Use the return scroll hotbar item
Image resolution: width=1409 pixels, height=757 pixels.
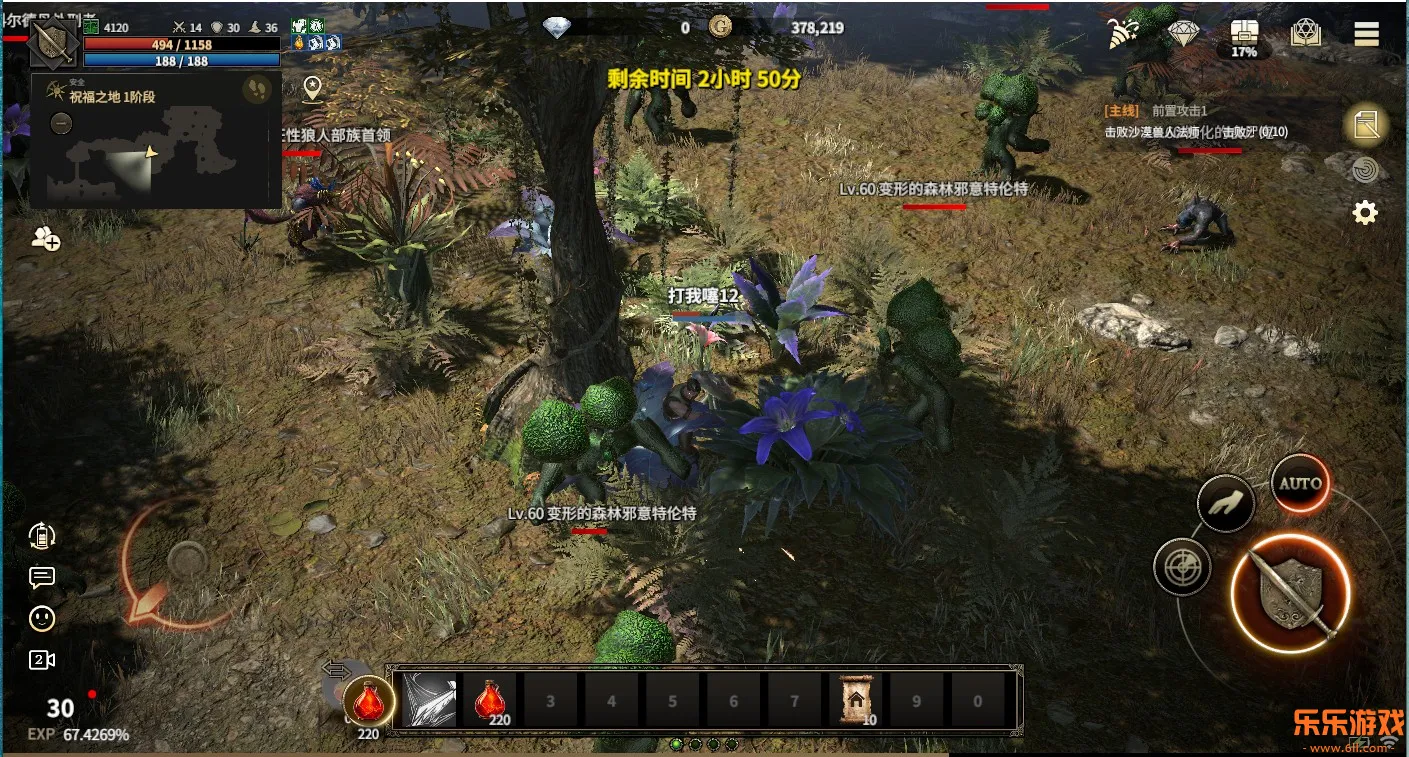855,700
